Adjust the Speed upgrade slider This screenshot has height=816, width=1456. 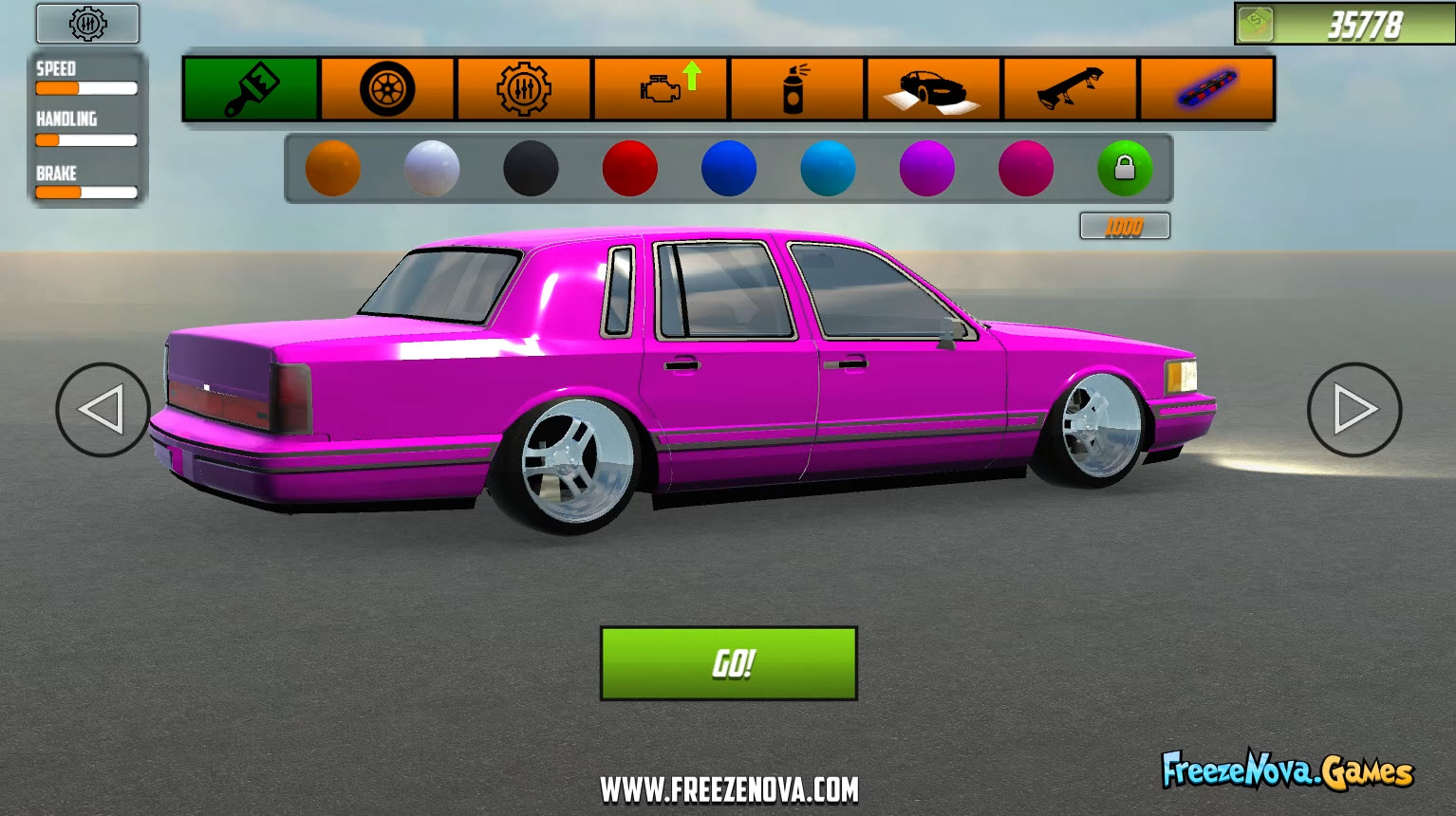coord(85,87)
